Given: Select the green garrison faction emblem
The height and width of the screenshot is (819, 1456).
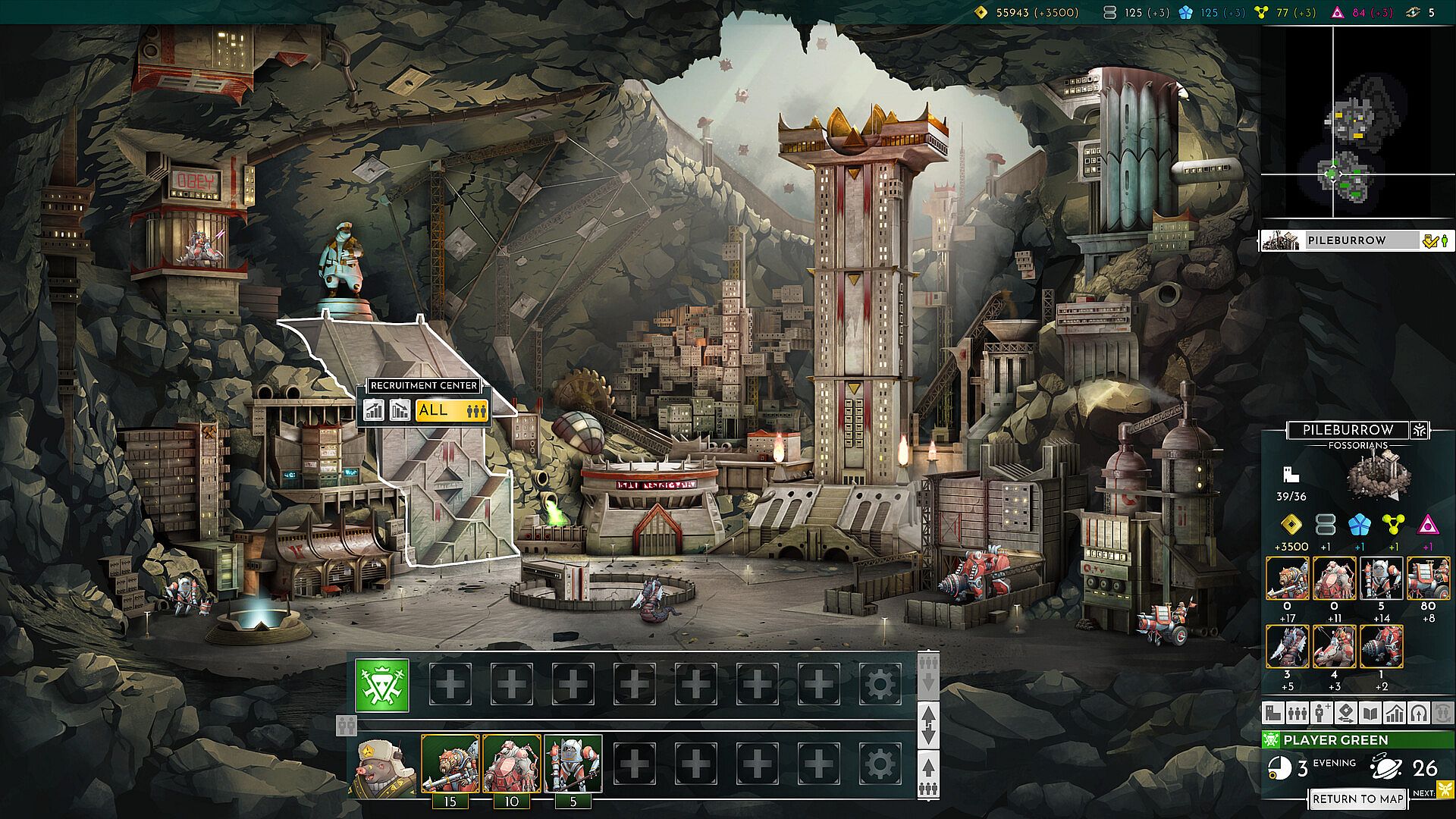Looking at the screenshot, I should 383,686.
